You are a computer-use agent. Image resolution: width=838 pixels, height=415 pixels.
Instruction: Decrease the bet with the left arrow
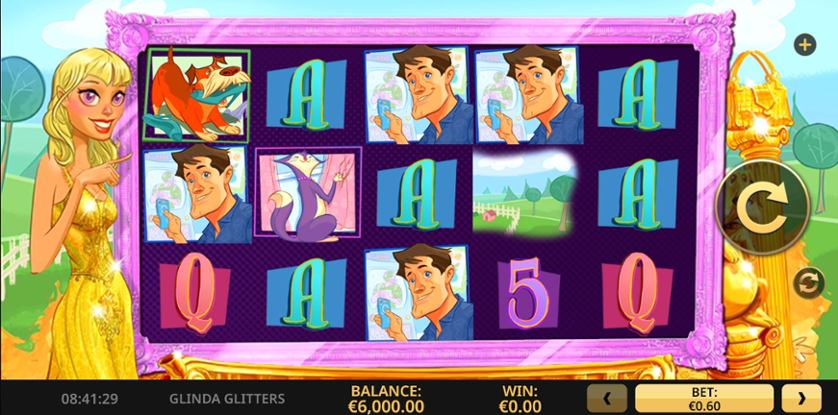click(x=606, y=398)
